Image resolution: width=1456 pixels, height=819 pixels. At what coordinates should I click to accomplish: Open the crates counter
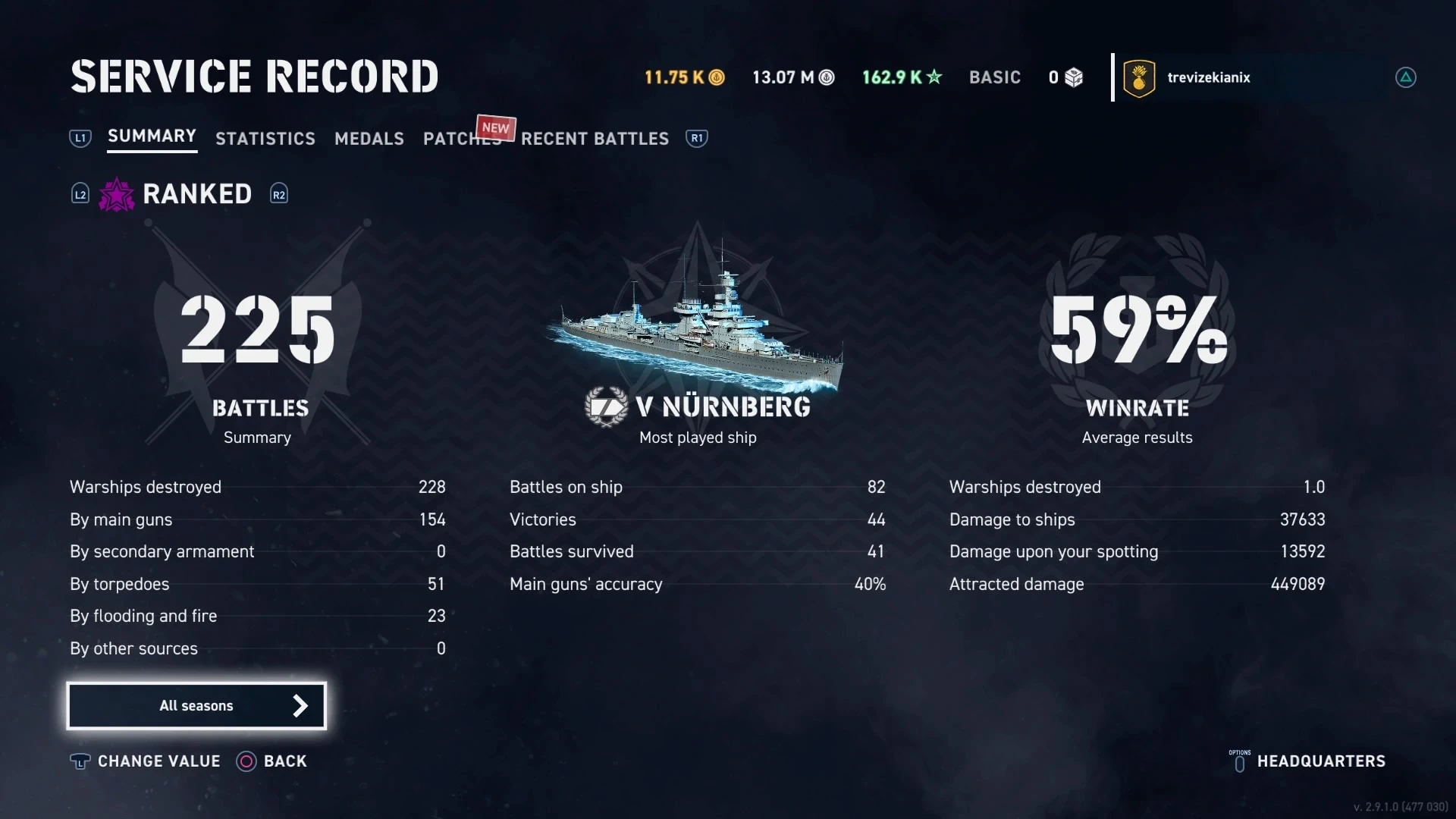click(x=1065, y=77)
